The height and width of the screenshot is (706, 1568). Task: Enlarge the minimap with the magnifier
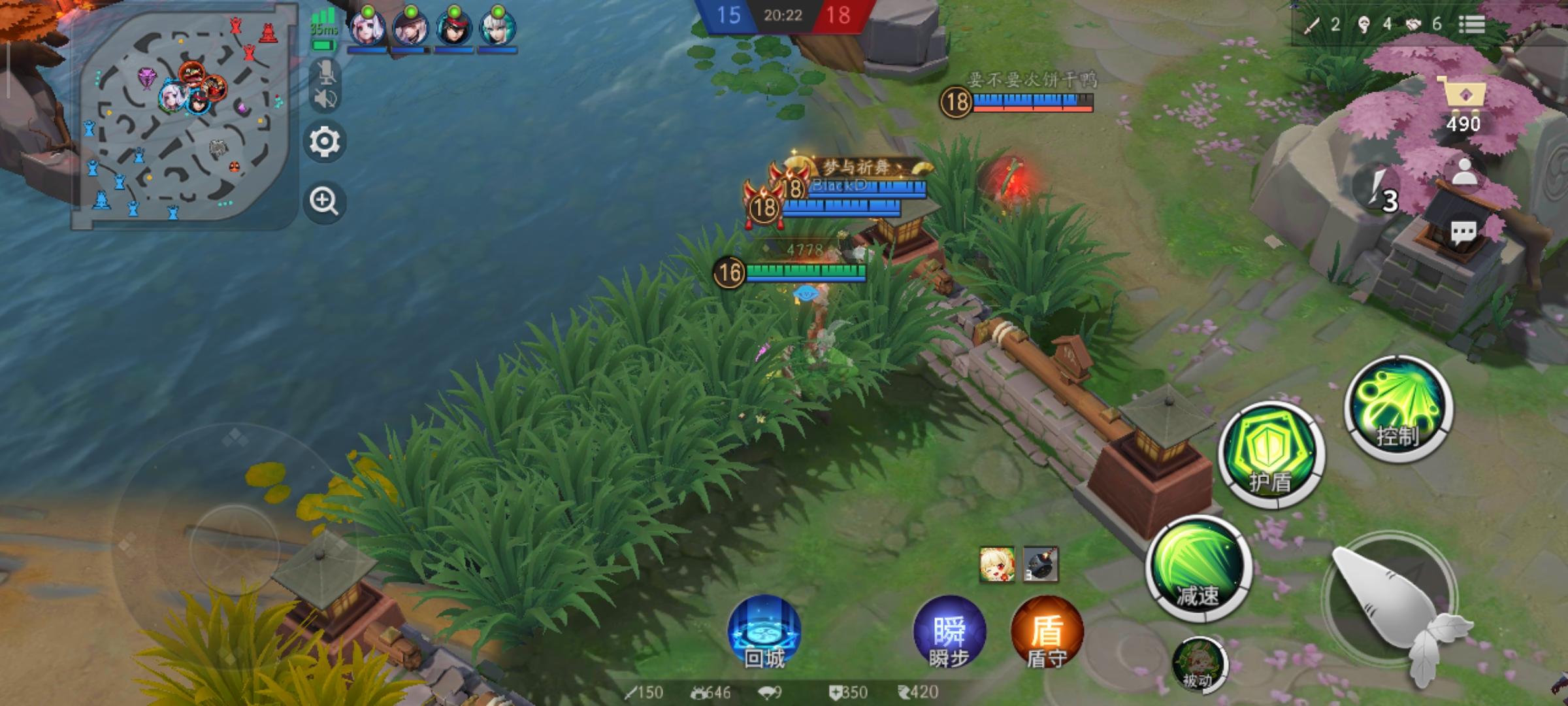tap(325, 199)
